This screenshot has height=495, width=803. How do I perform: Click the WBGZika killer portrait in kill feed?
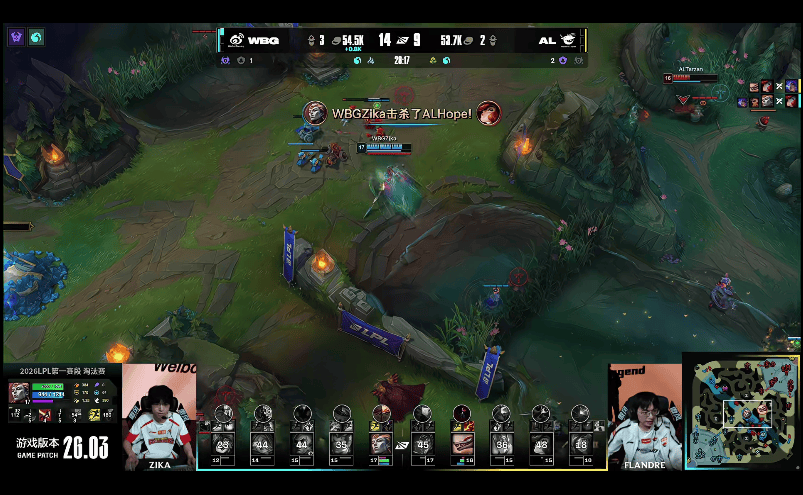click(314, 113)
